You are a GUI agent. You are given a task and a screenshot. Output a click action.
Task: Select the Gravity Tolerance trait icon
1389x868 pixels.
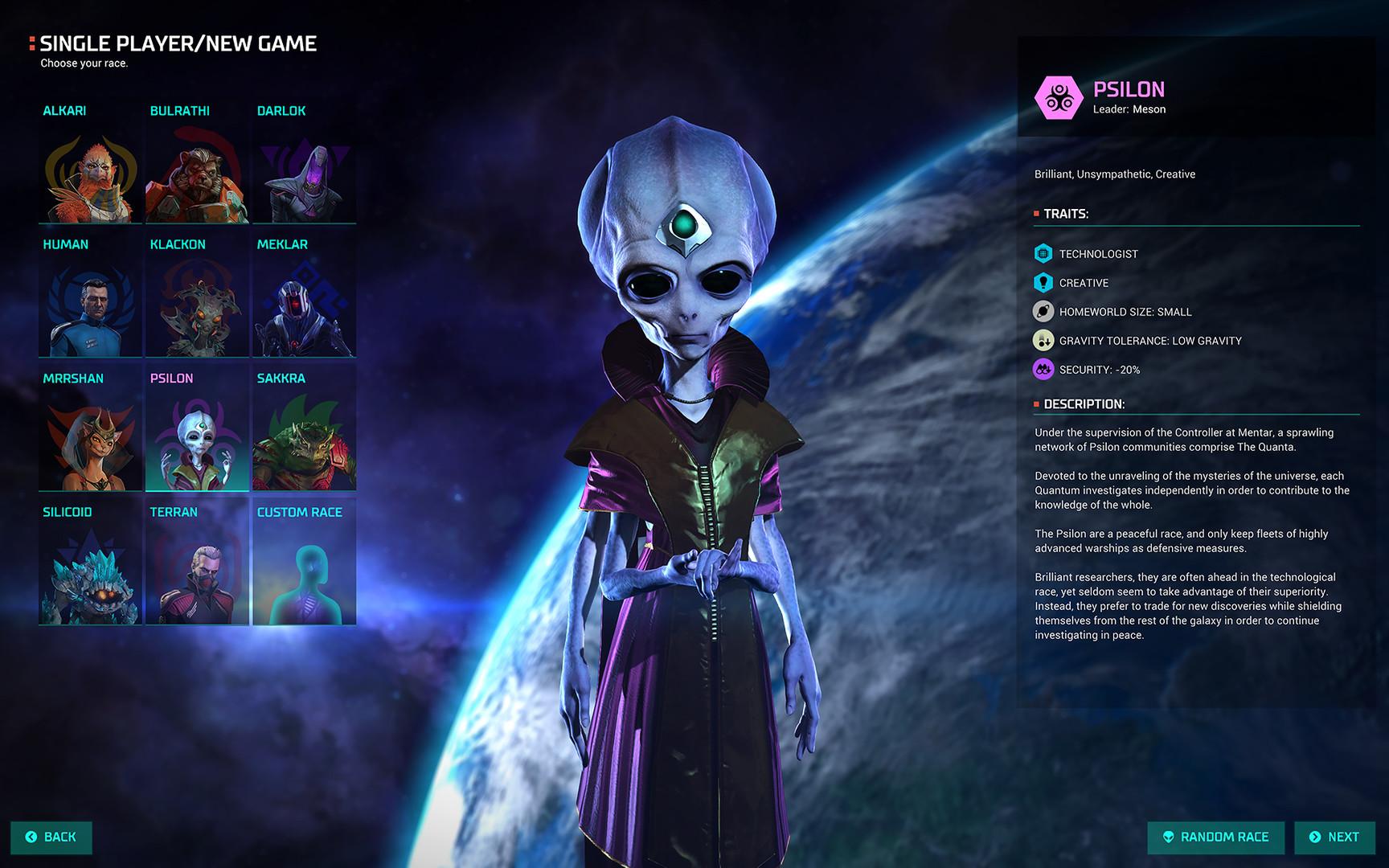1043,340
